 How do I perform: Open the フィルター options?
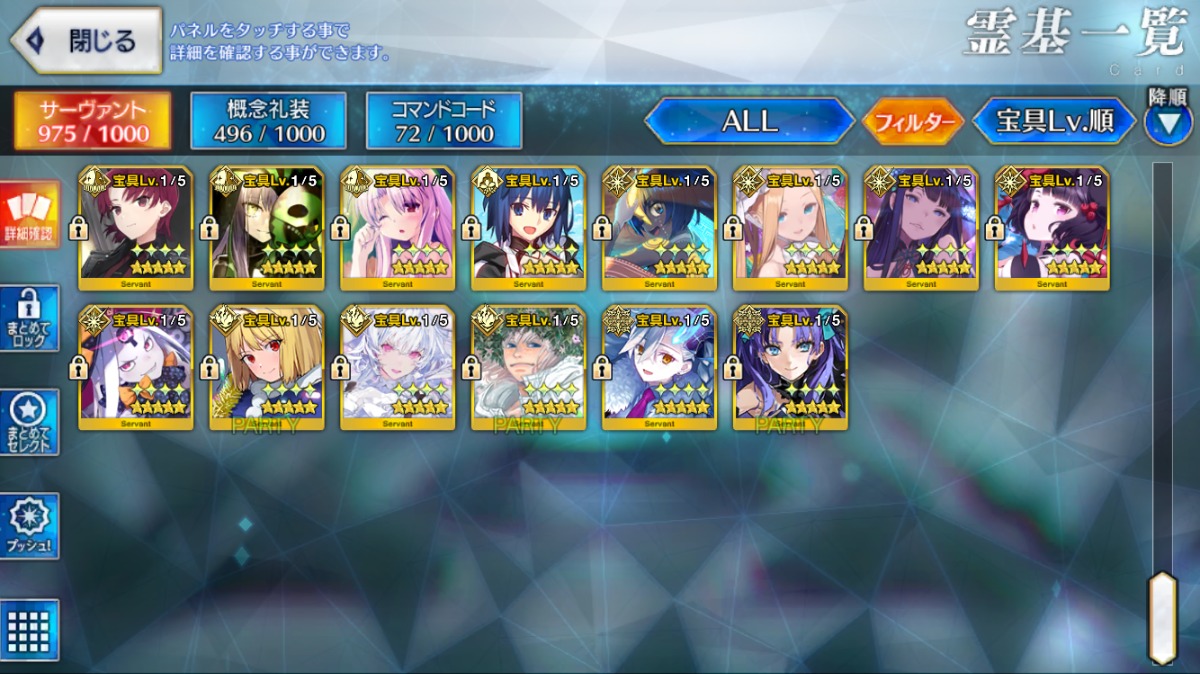pos(912,122)
